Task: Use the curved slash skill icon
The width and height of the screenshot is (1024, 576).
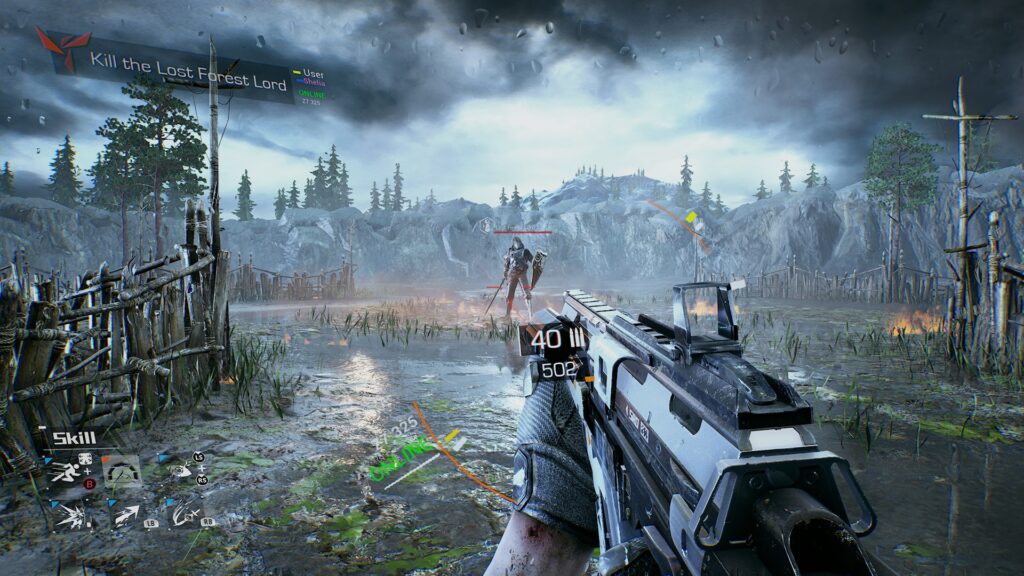Action: pyautogui.click(x=184, y=516)
